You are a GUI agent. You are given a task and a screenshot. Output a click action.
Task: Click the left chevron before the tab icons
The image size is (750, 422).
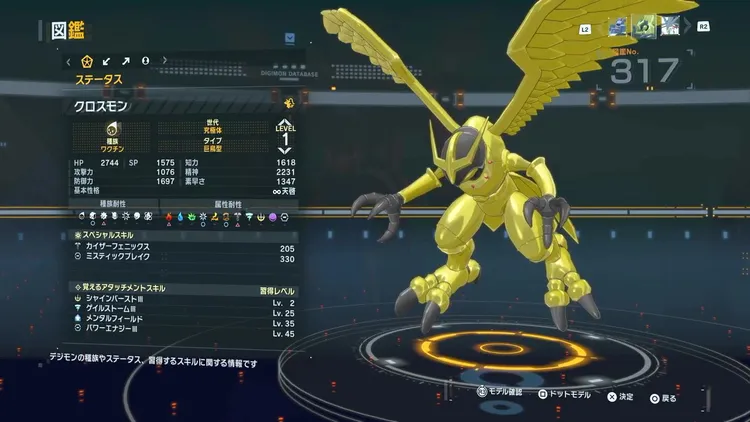click(x=69, y=61)
